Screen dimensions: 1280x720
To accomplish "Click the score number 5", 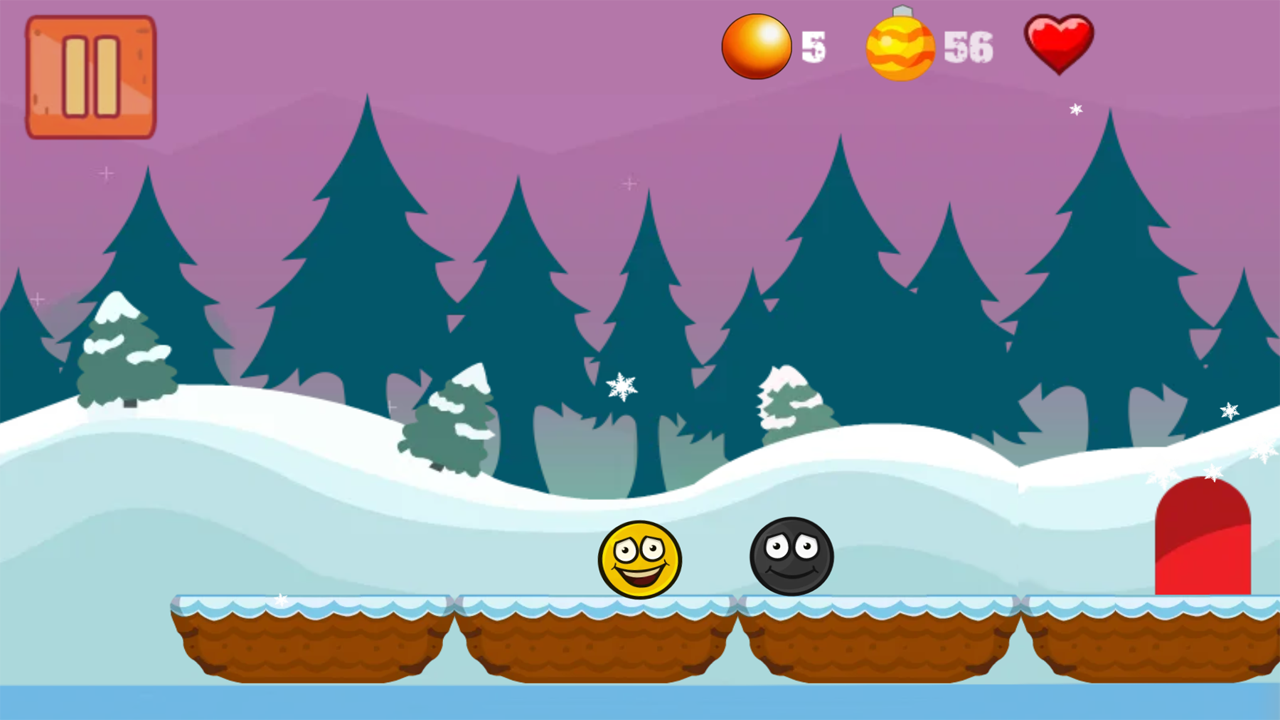I will (814, 46).
